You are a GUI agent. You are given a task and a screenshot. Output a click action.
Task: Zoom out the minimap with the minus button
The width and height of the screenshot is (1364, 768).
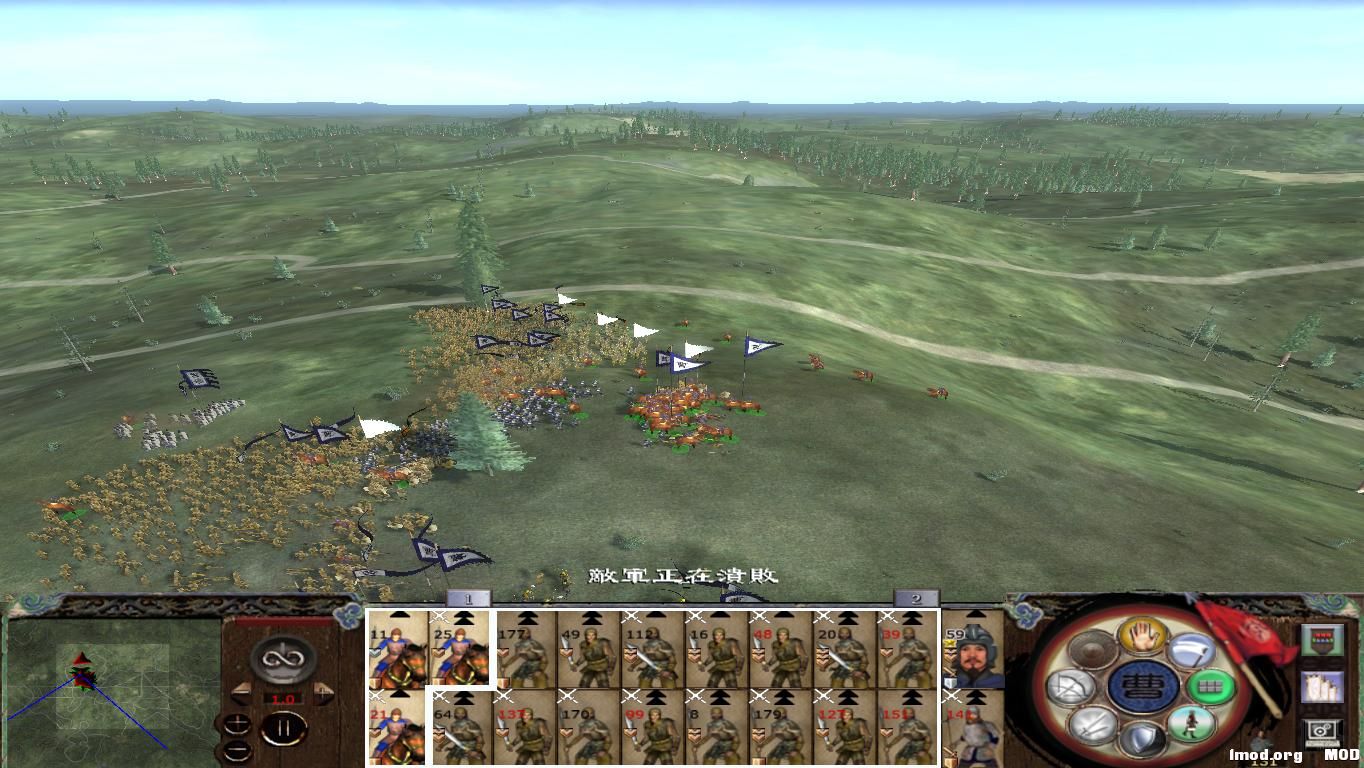[x=236, y=750]
